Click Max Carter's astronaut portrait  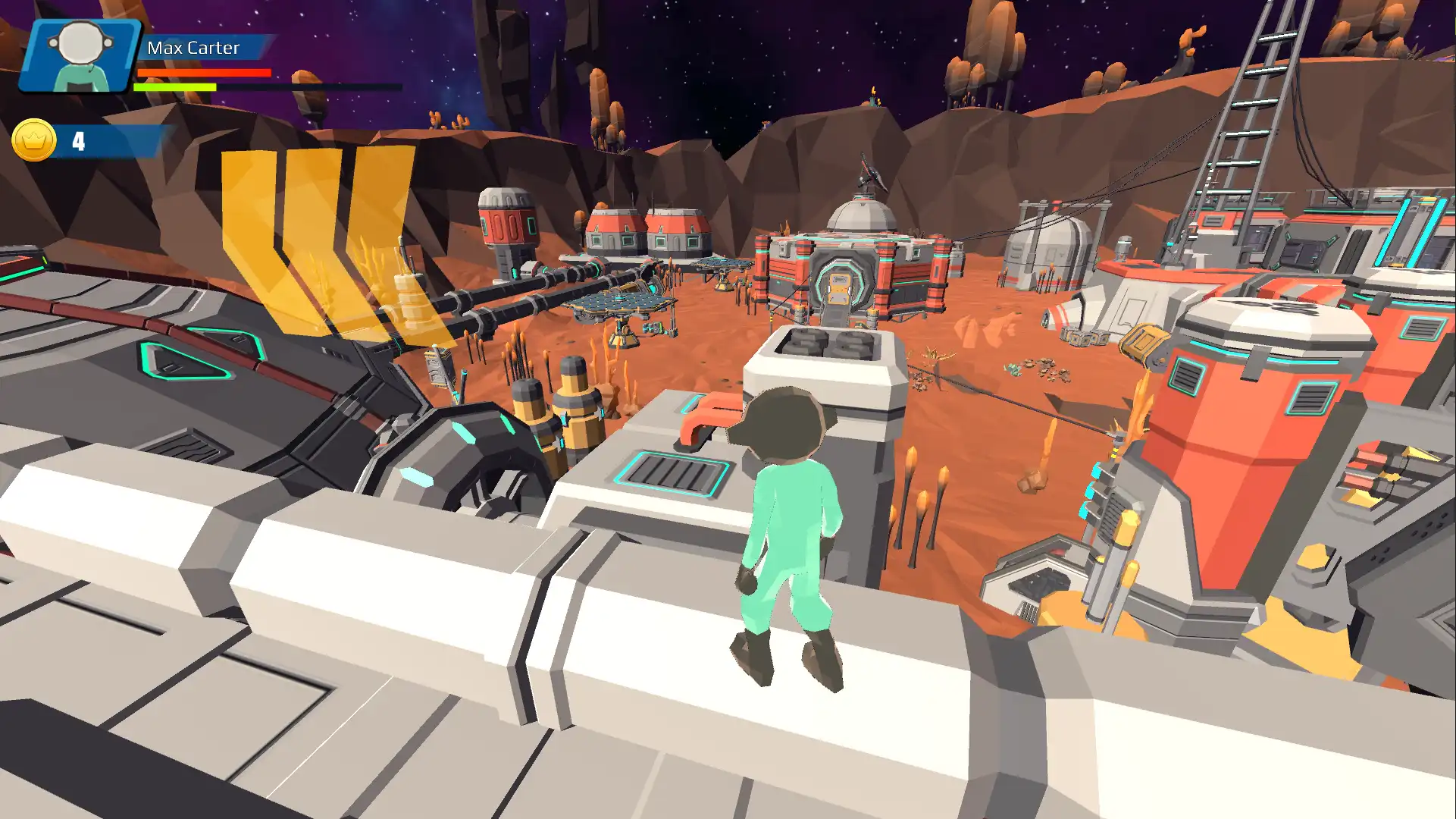[80, 55]
